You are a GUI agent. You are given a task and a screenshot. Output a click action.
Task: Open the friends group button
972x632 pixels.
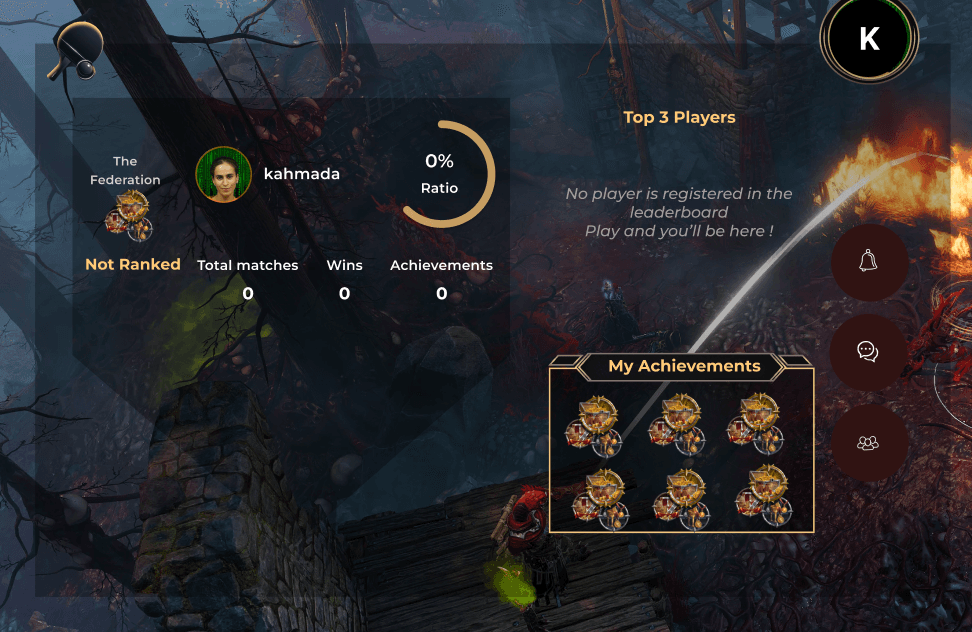coord(869,442)
